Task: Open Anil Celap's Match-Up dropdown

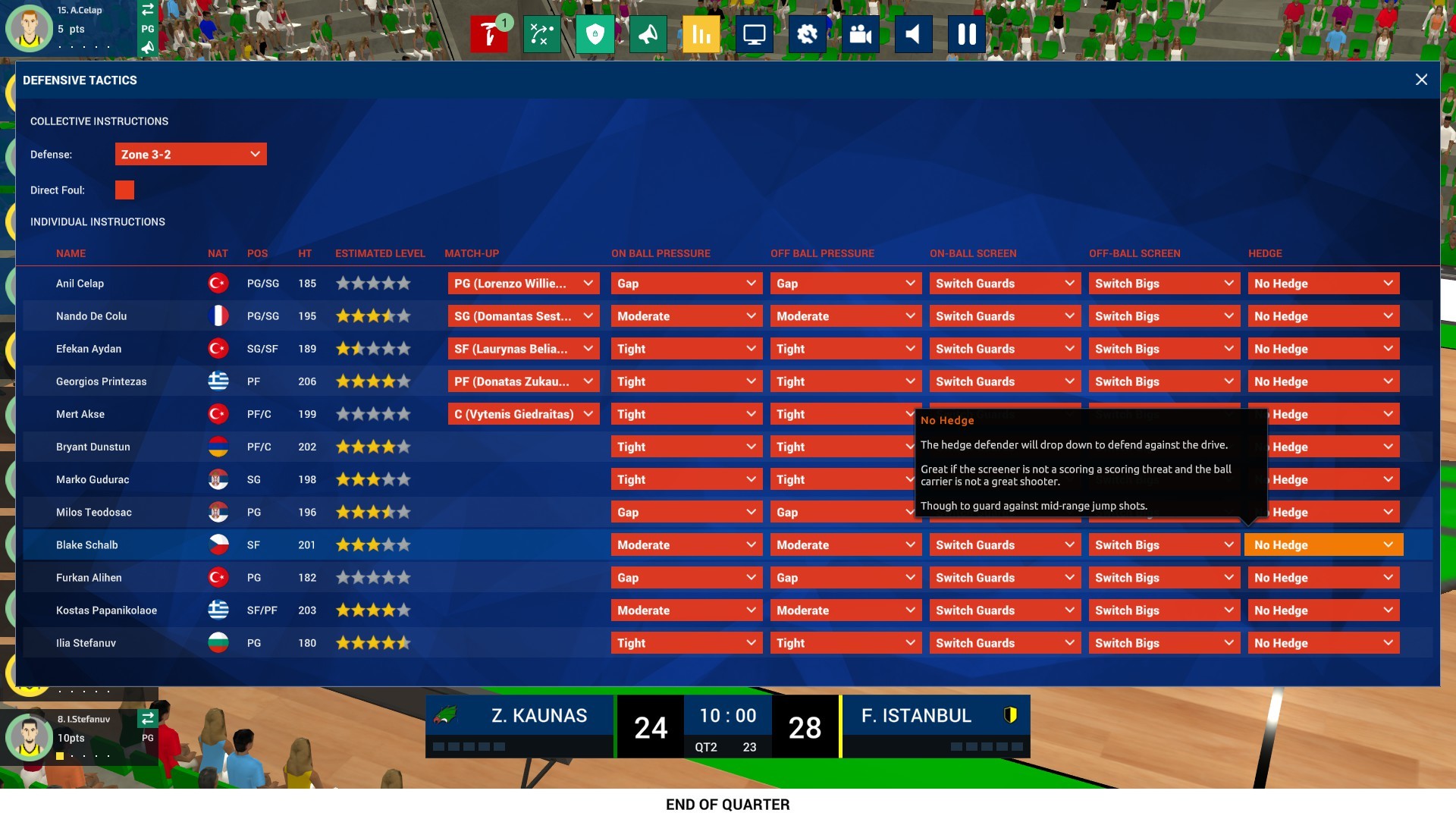Action: click(x=523, y=283)
